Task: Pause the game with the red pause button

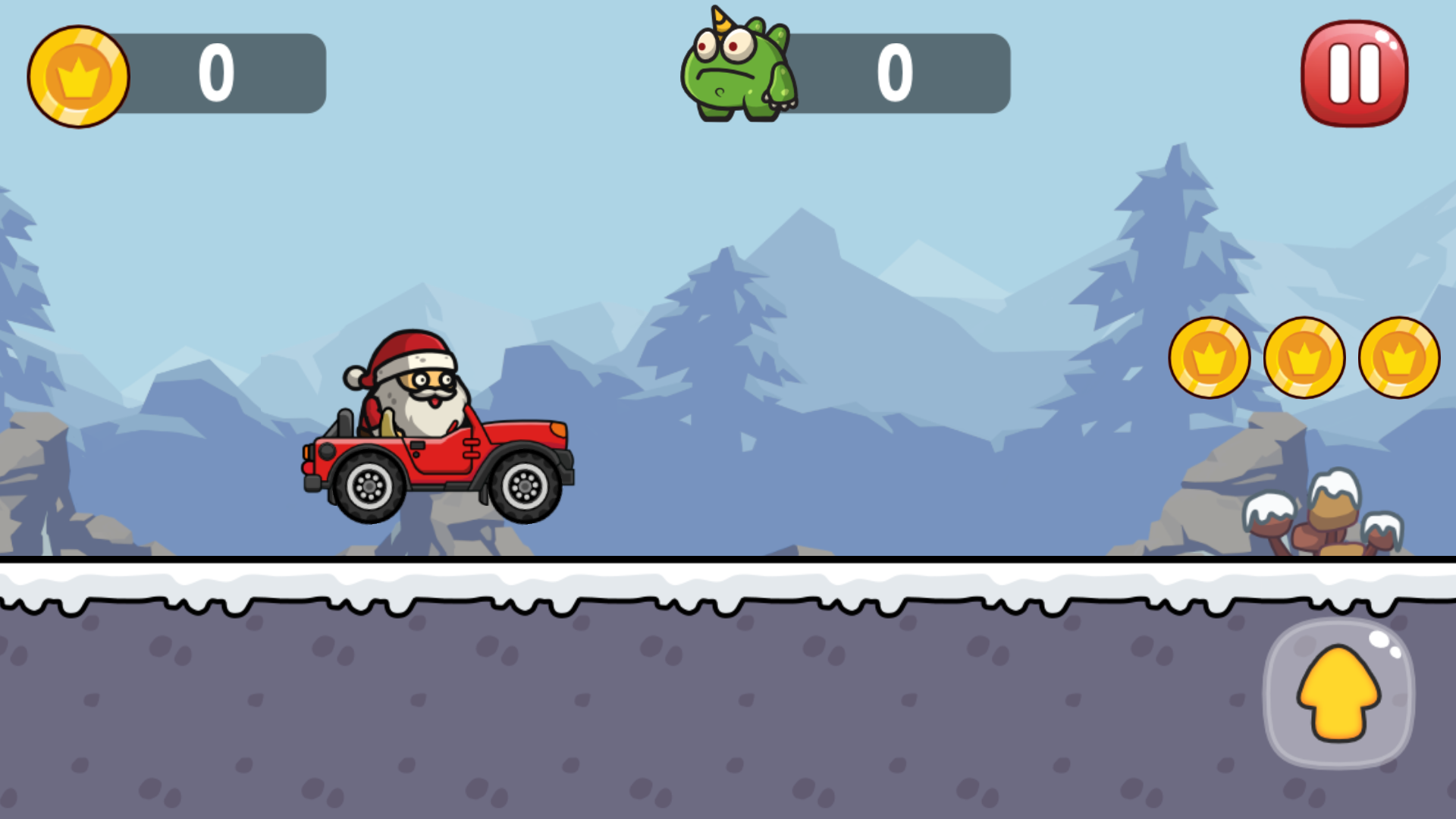Action: [x=1354, y=72]
